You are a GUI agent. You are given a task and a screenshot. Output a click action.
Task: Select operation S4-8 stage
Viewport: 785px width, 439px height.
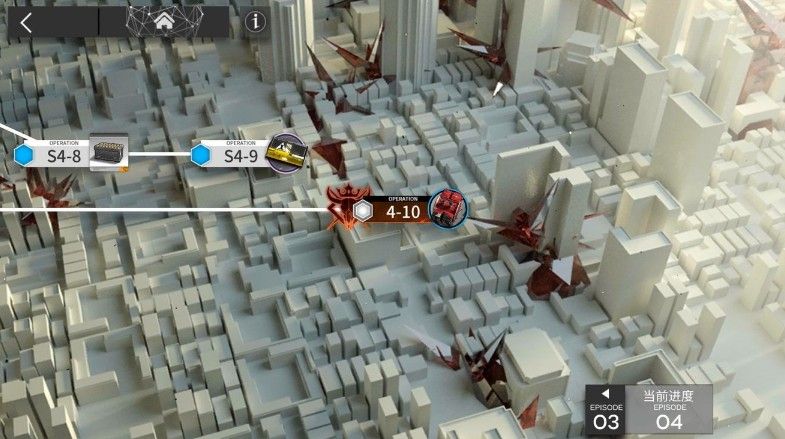coord(62,155)
